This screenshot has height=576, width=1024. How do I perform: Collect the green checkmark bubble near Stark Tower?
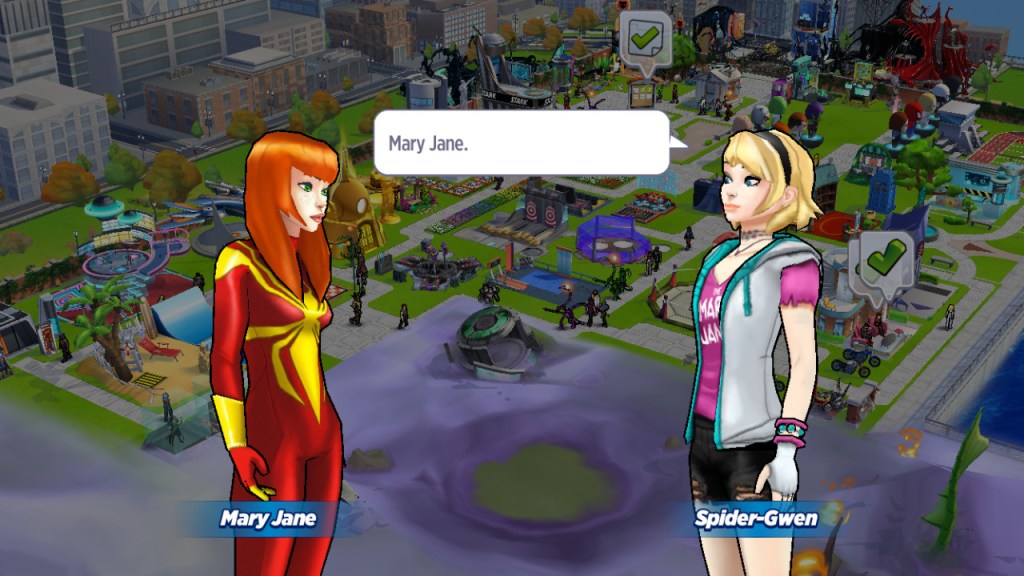click(x=645, y=39)
